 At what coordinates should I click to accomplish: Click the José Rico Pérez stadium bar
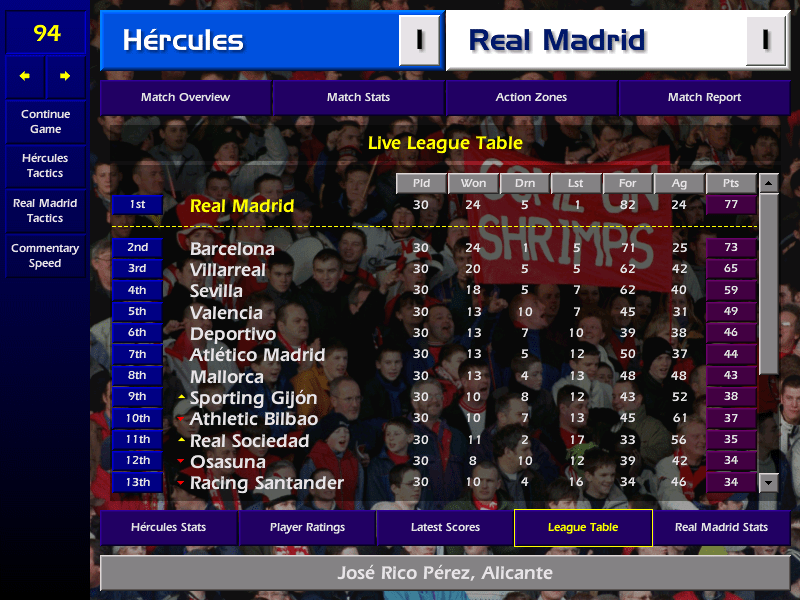tap(444, 574)
